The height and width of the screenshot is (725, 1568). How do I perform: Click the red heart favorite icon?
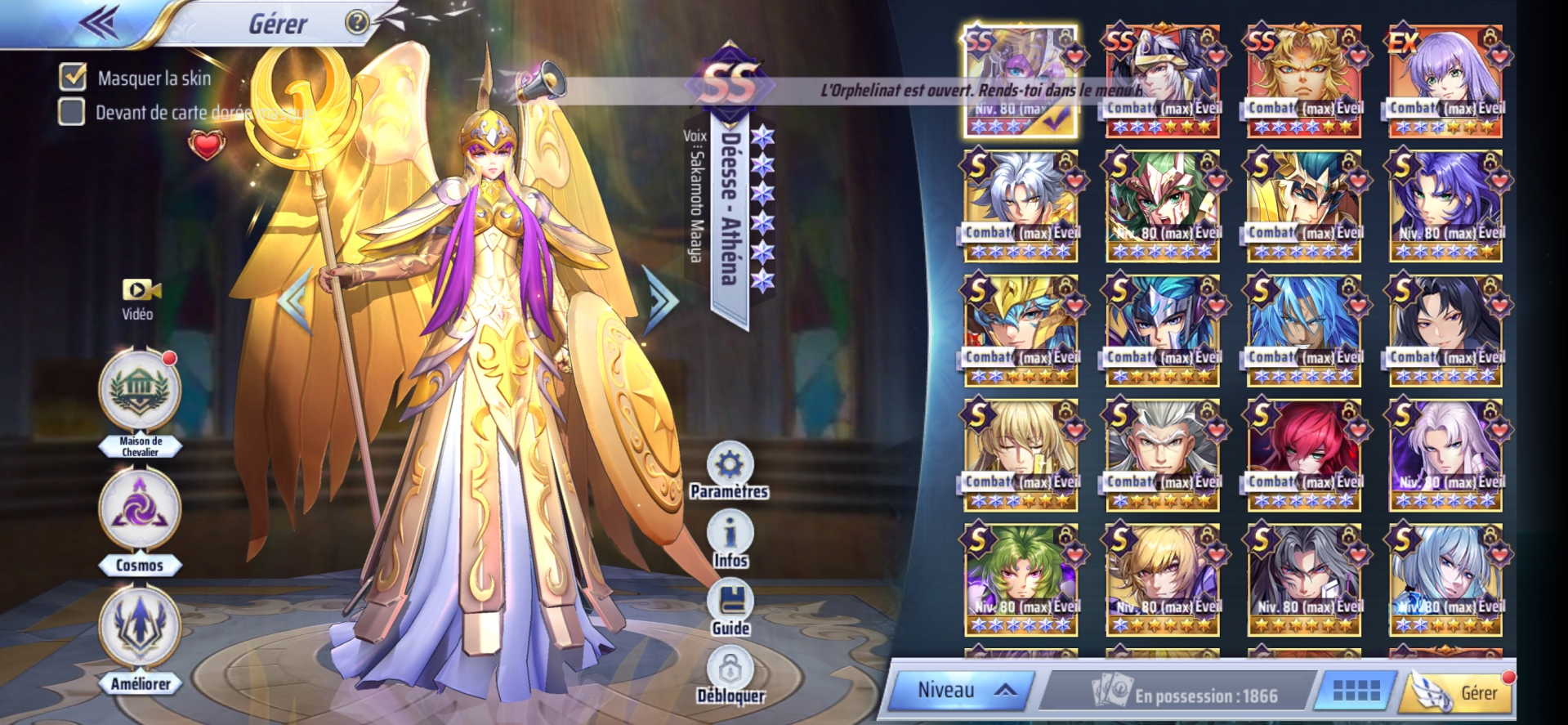(x=206, y=145)
